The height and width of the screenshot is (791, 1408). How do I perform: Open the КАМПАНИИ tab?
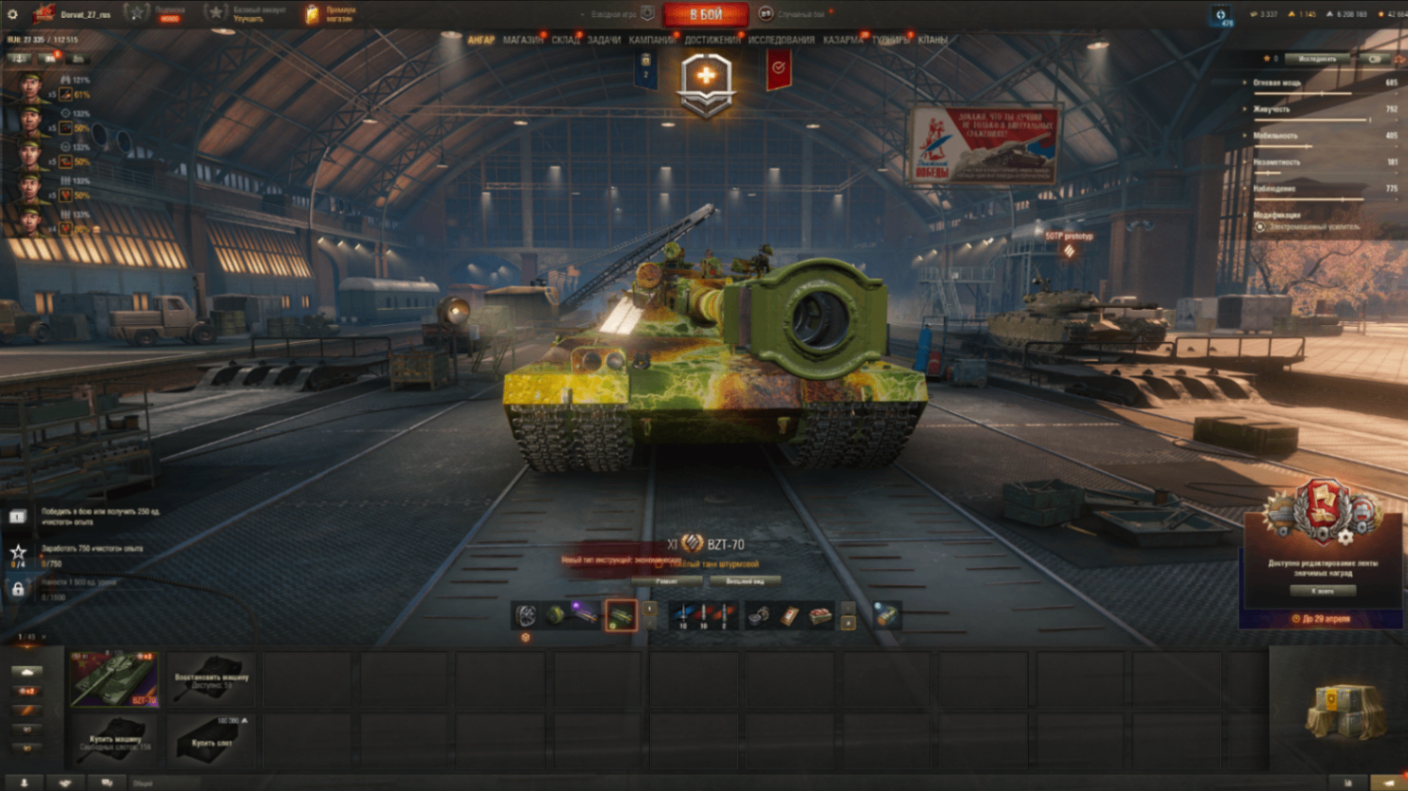pyautogui.click(x=652, y=40)
